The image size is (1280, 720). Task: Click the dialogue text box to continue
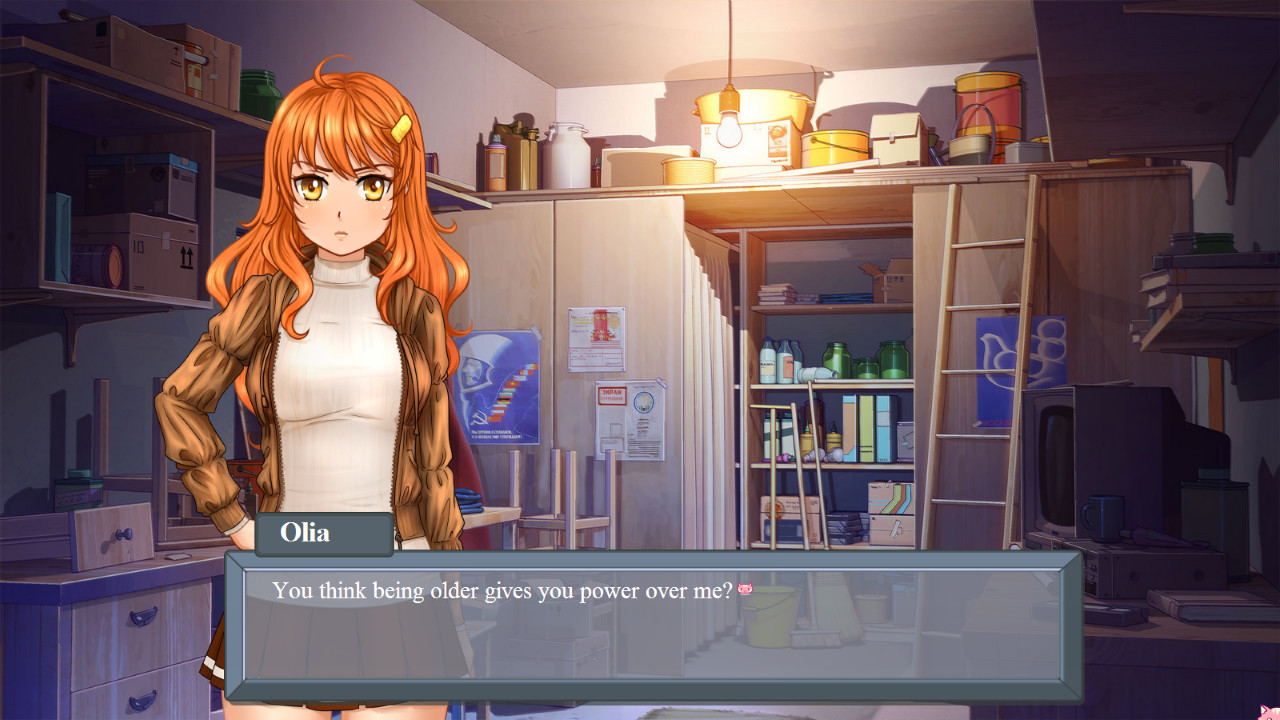(x=652, y=626)
